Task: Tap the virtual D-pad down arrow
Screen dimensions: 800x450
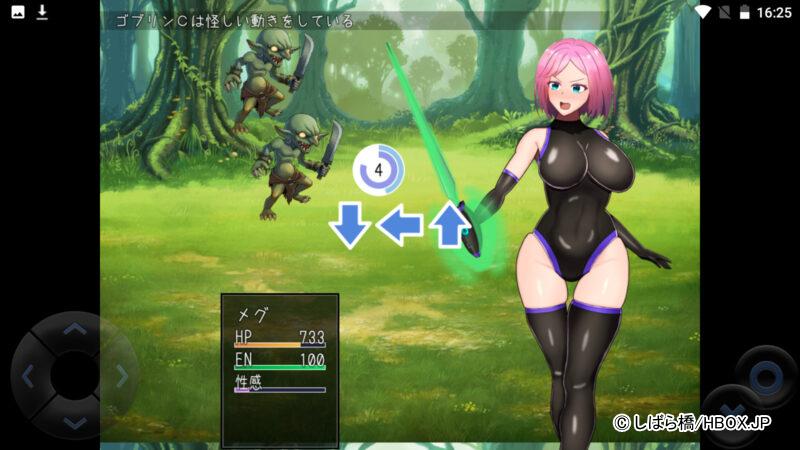Action: tap(75, 422)
